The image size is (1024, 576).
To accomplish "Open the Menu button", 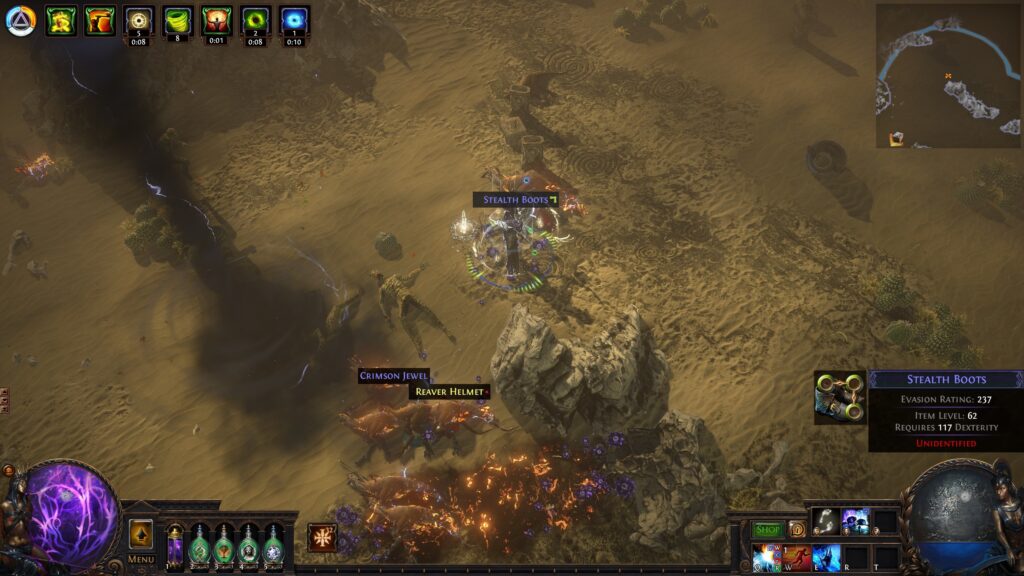I will pos(141,558).
